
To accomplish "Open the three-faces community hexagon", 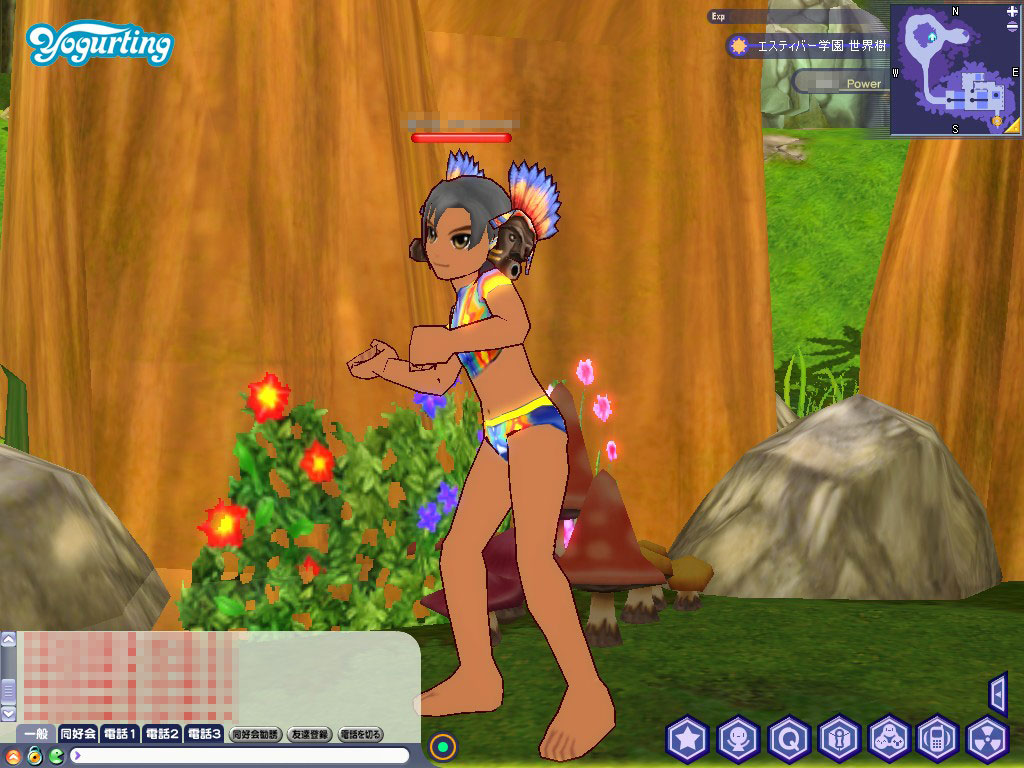I will tap(888, 740).
